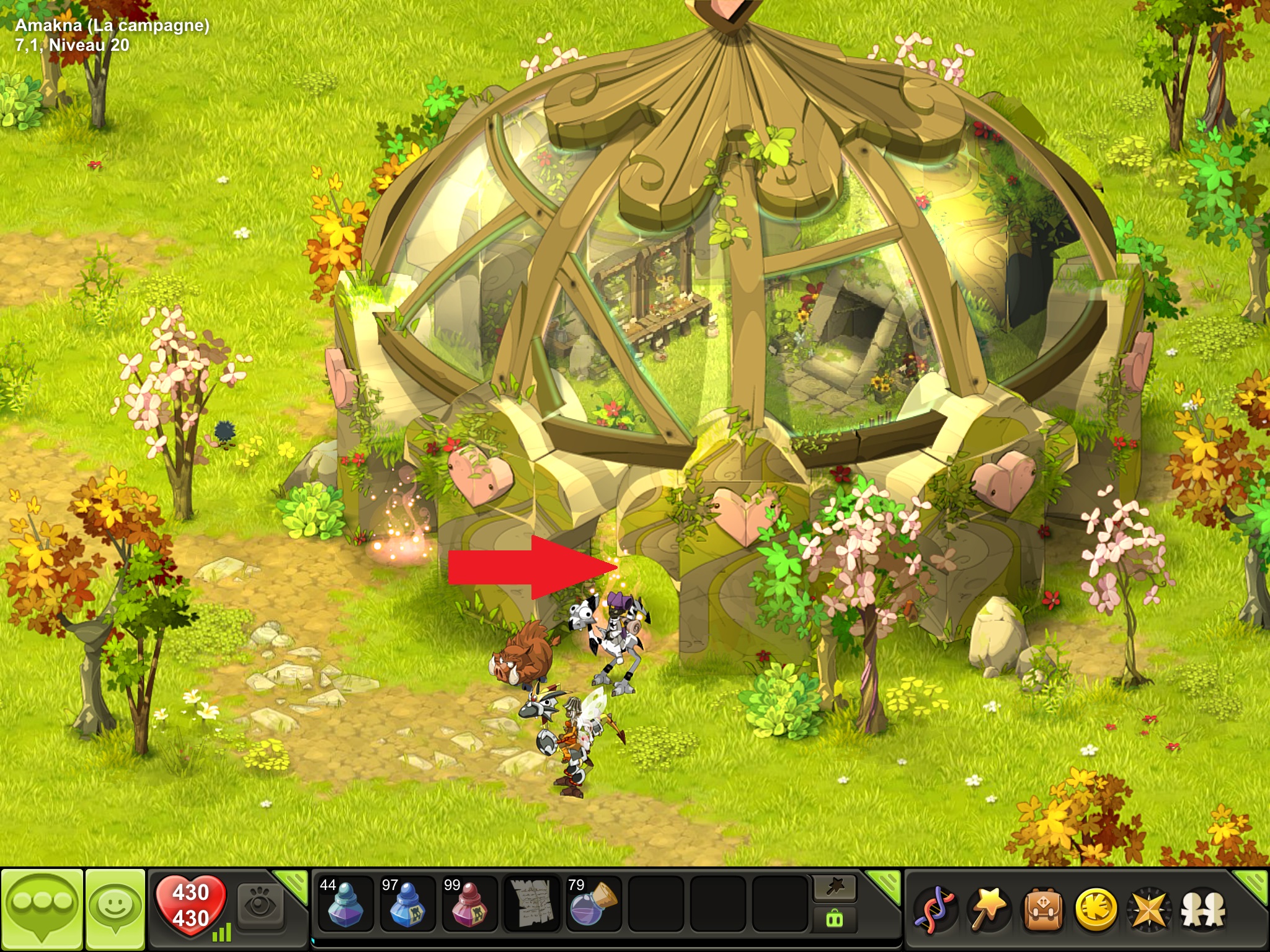Switch shortcut bar to spells wand tab

coord(835,889)
